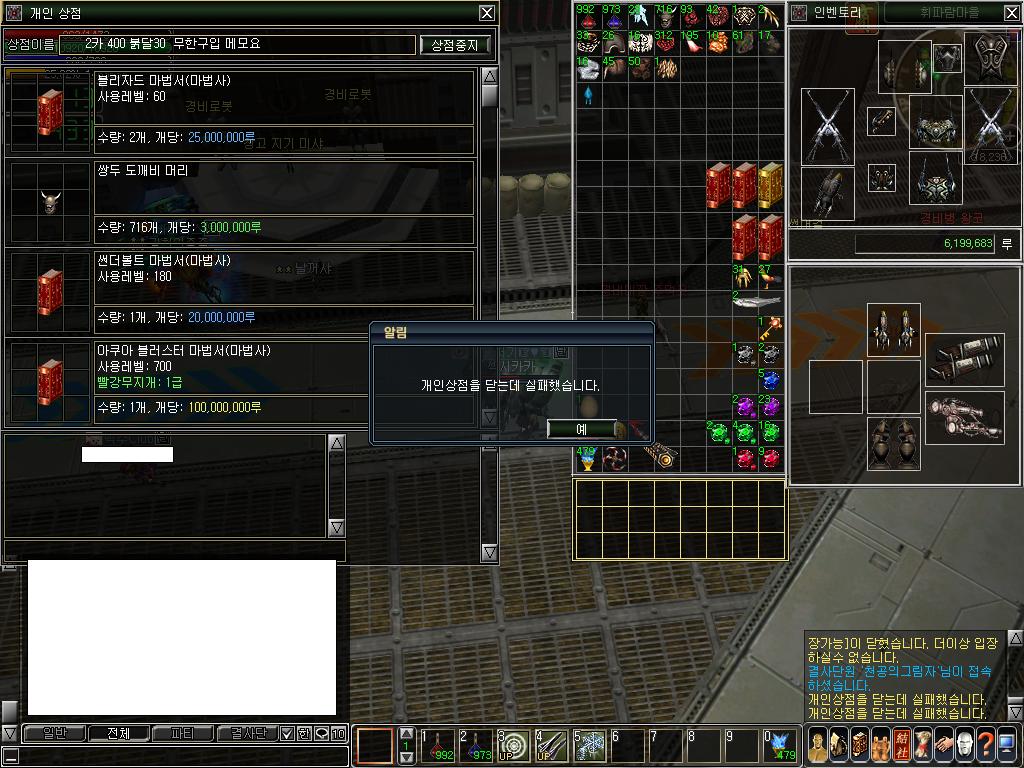Select the 블리자드 마법서 shop listing
Image resolution: width=1024 pixels, height=768 pixels.
tap(240, 112)
